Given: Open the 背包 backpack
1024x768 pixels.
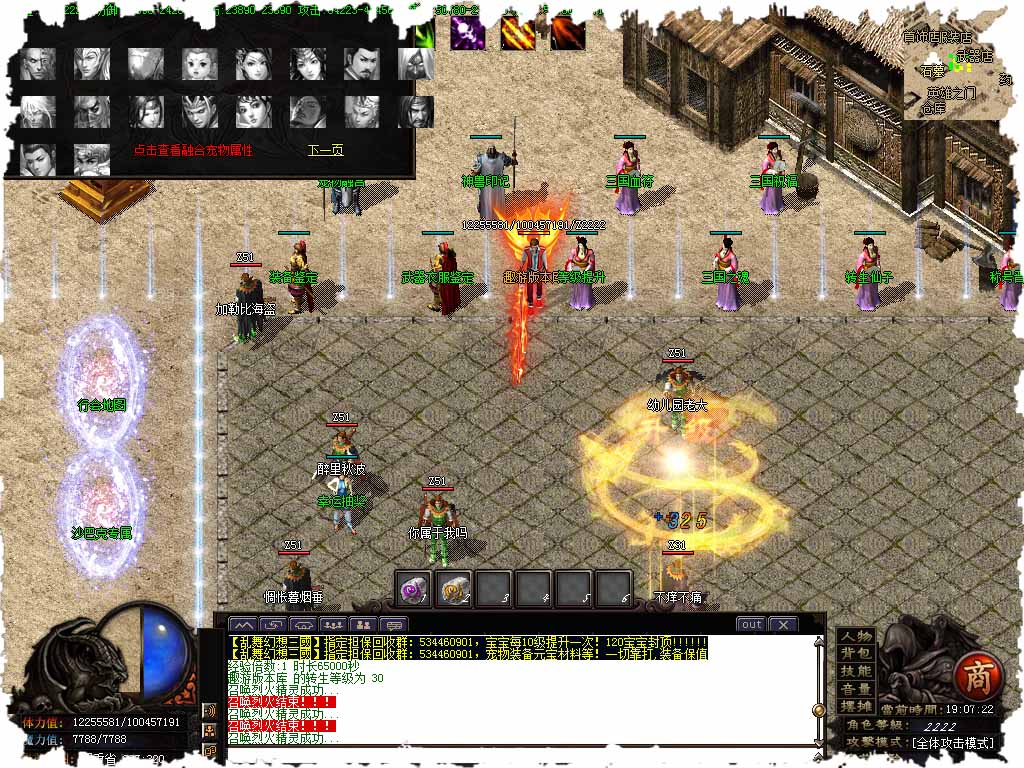Looking at the screenshot, I should coord(856,654).
